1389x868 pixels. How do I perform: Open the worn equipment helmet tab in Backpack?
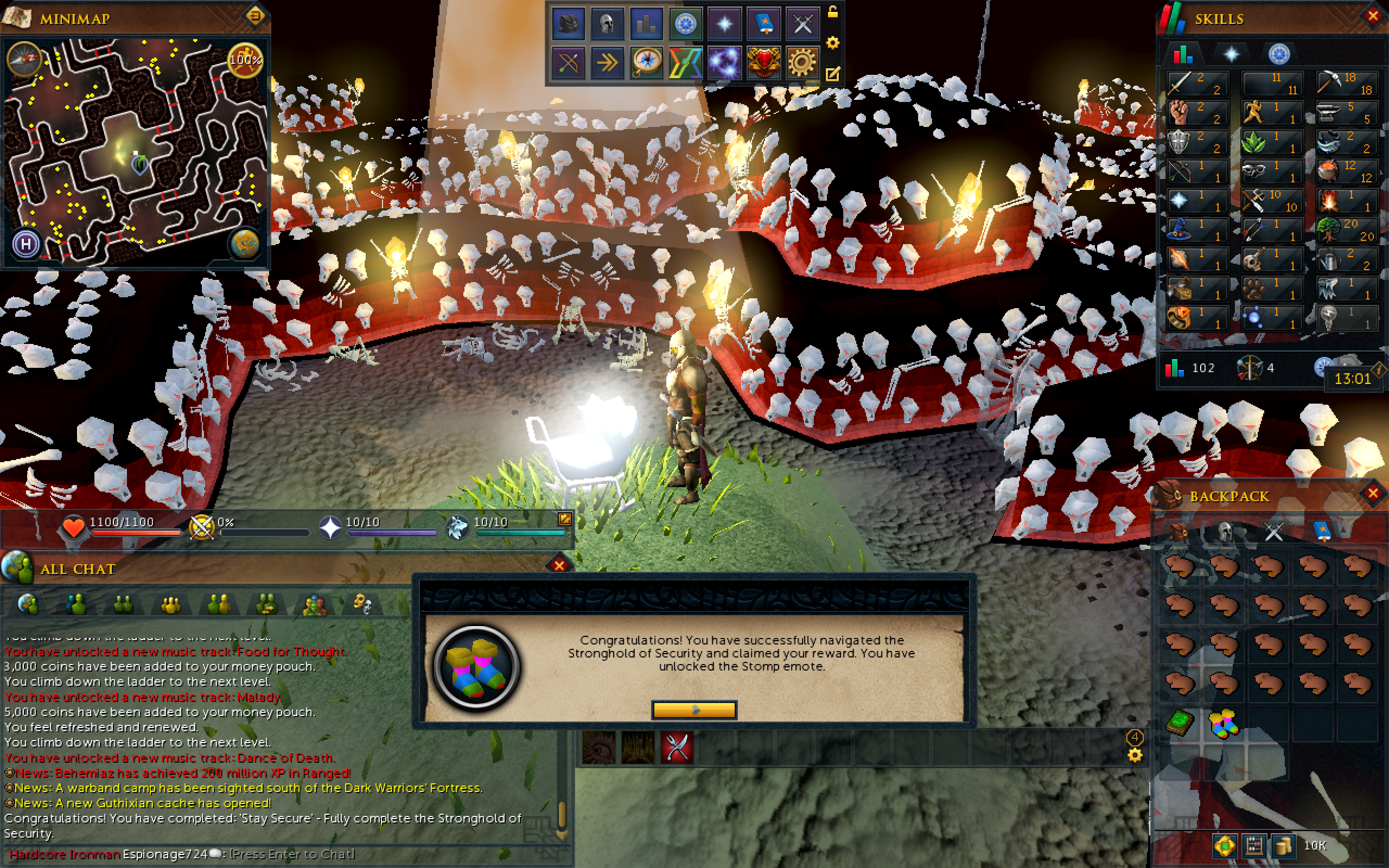tap(1225, 532)
